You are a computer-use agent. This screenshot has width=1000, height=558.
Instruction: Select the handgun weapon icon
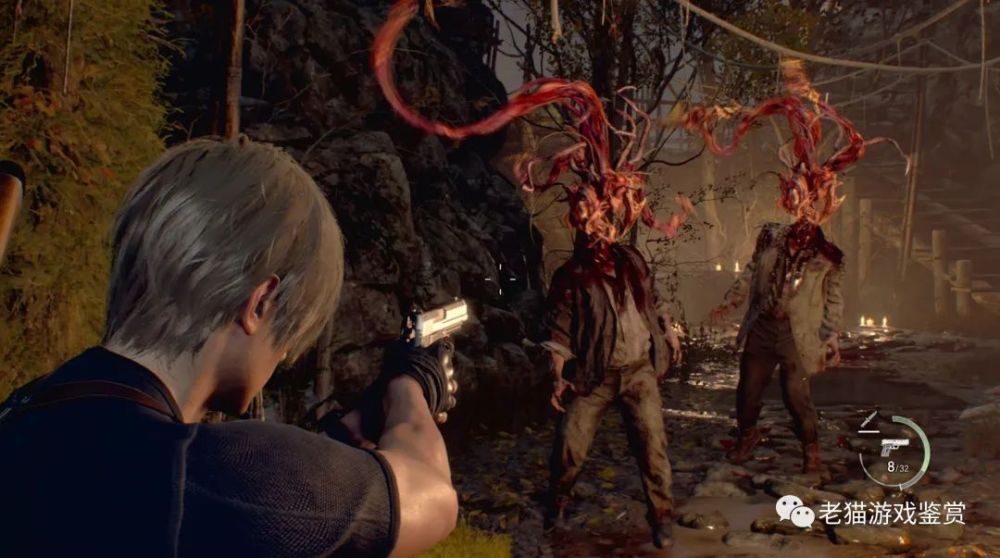[x=894, y=445]
